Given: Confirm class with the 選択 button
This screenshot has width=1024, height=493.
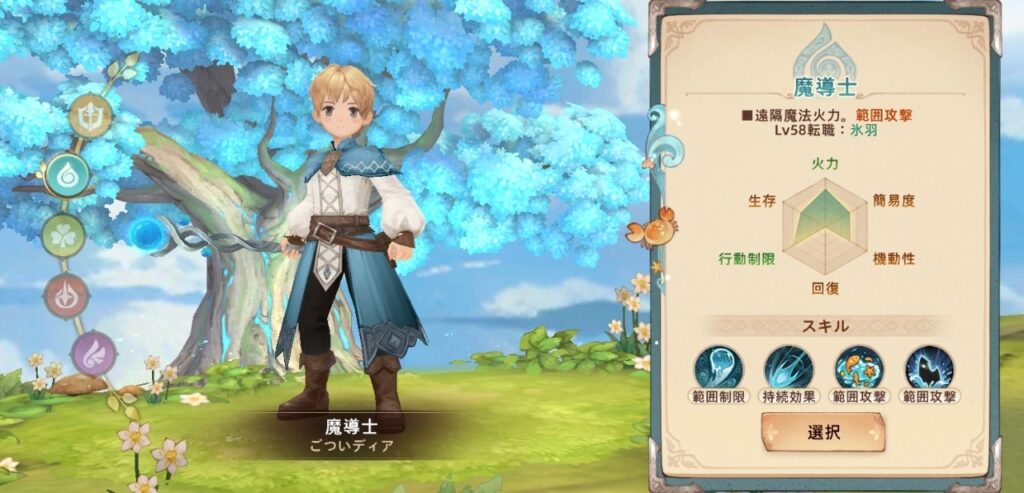Looking at the screenshot, I should [822, 432].
